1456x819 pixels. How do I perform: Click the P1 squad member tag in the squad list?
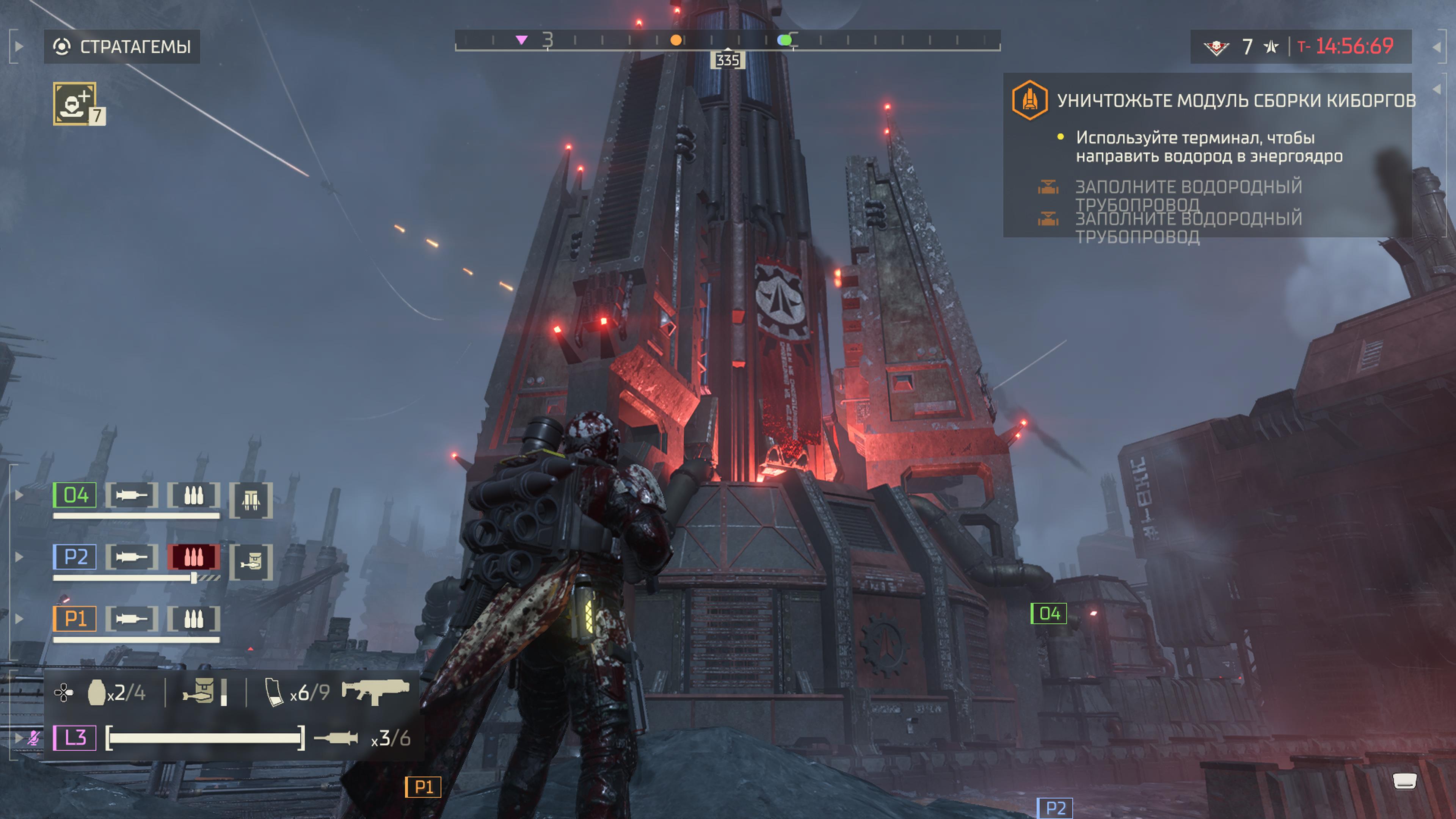click(x=75, y=619)
